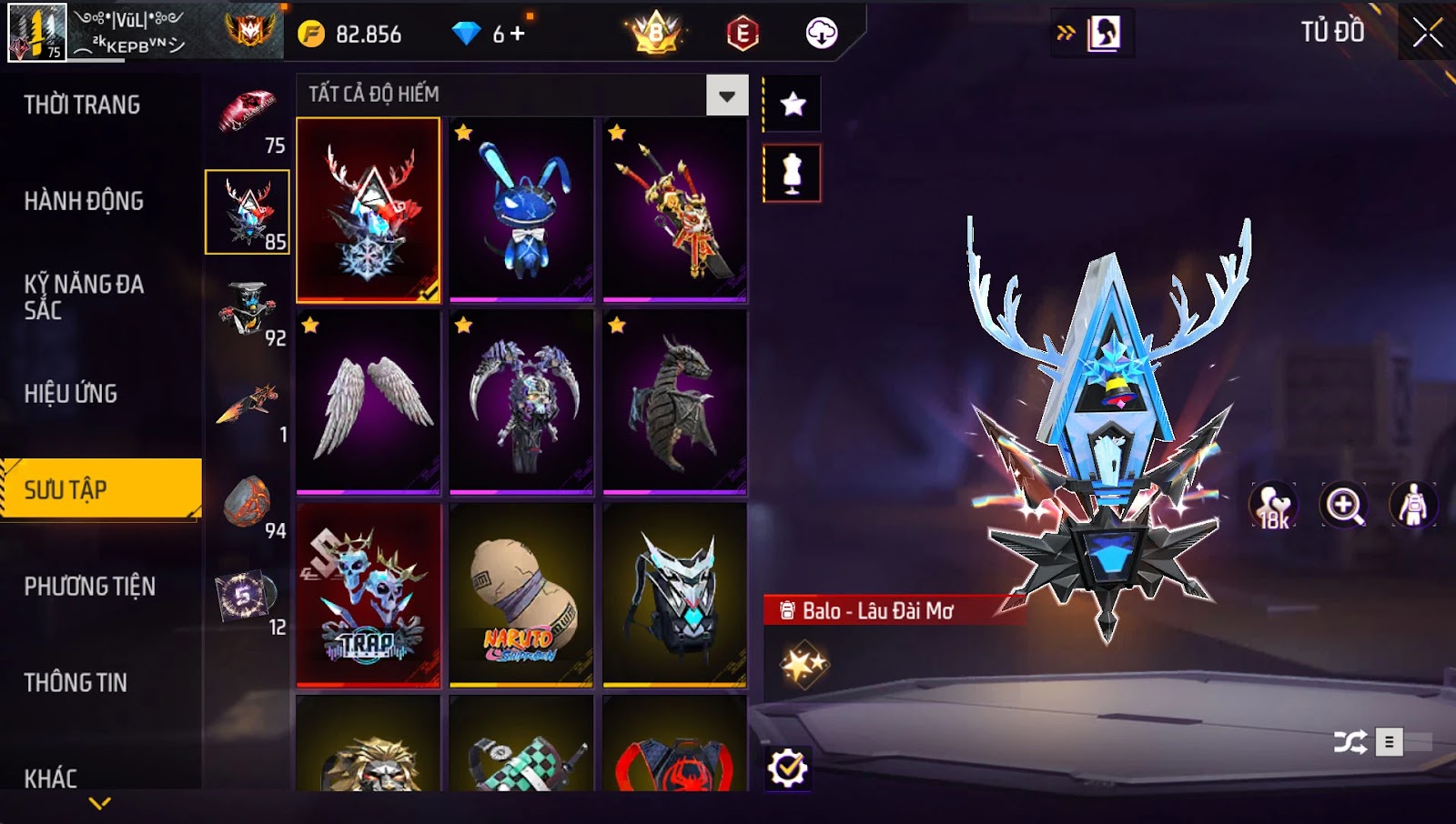This screenshot has width=1456, height=824.
Task: Select the Kỹ Năng Đa Sắc tab
Action: pos(84,297)
